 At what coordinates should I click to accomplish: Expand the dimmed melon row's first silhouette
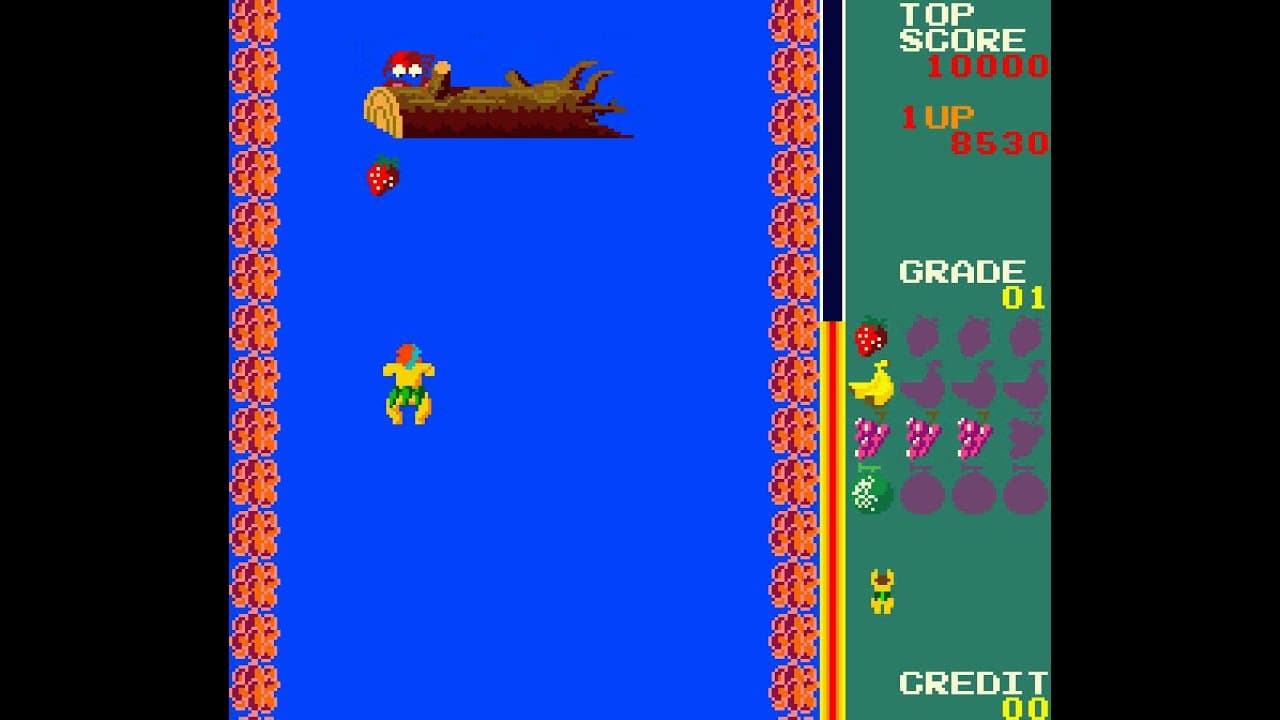[921, 492]
